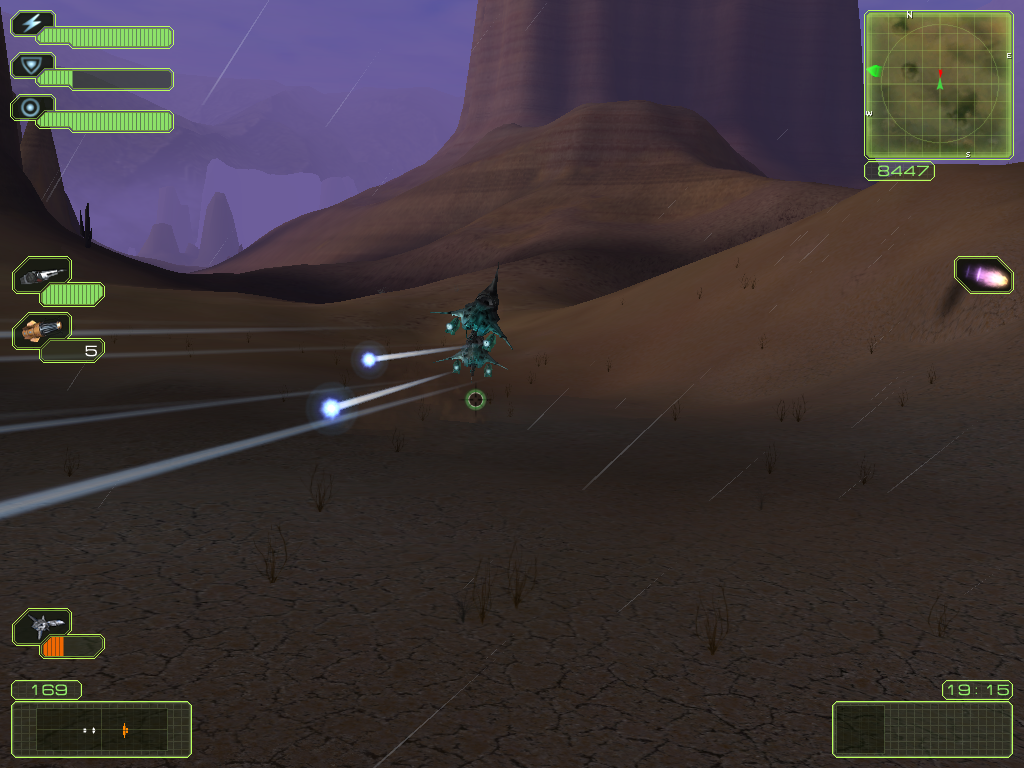Select the shield status icon

point(31,66)
